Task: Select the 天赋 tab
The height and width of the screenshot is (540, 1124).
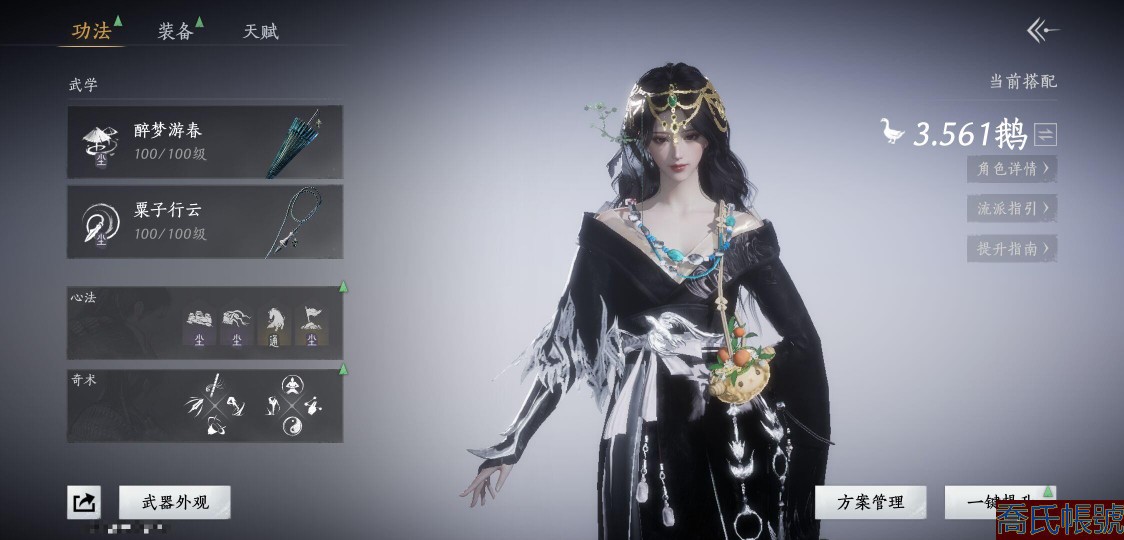Action: tap(261, 31)
